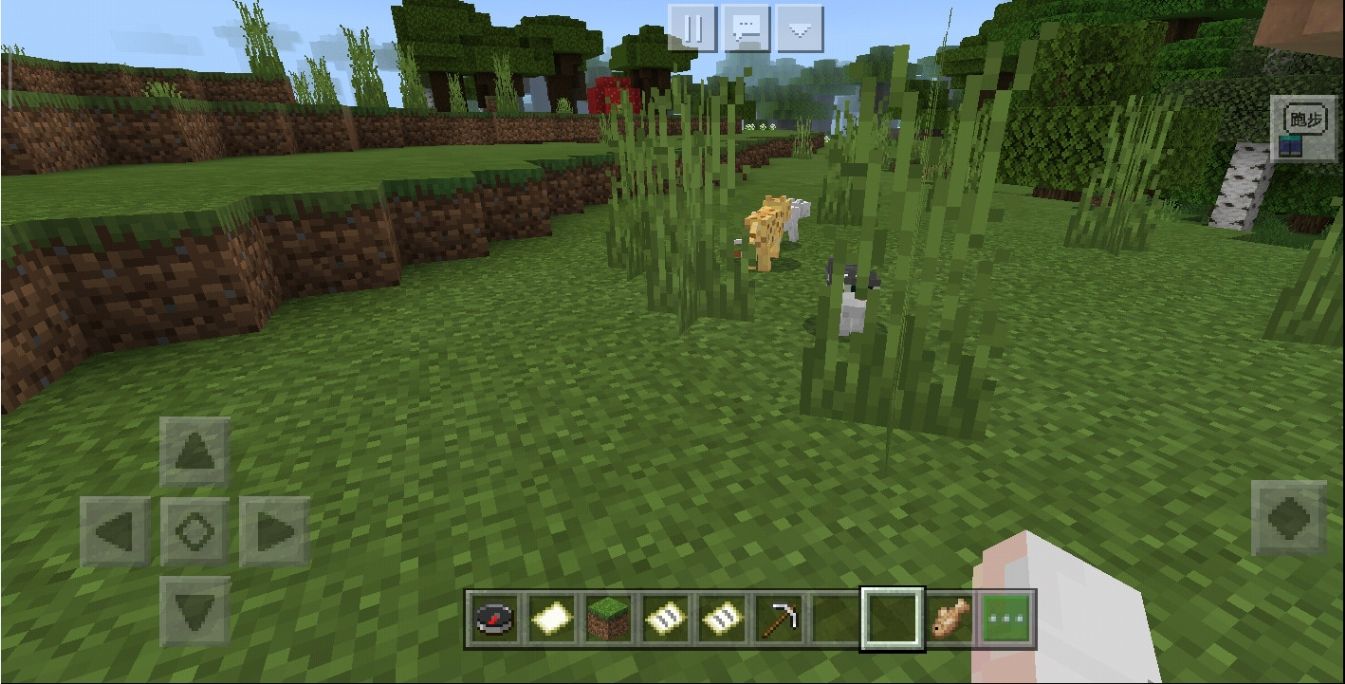Select the compass in the hotbar
The image size is (1345, 684).
click(x=494, y=620)
